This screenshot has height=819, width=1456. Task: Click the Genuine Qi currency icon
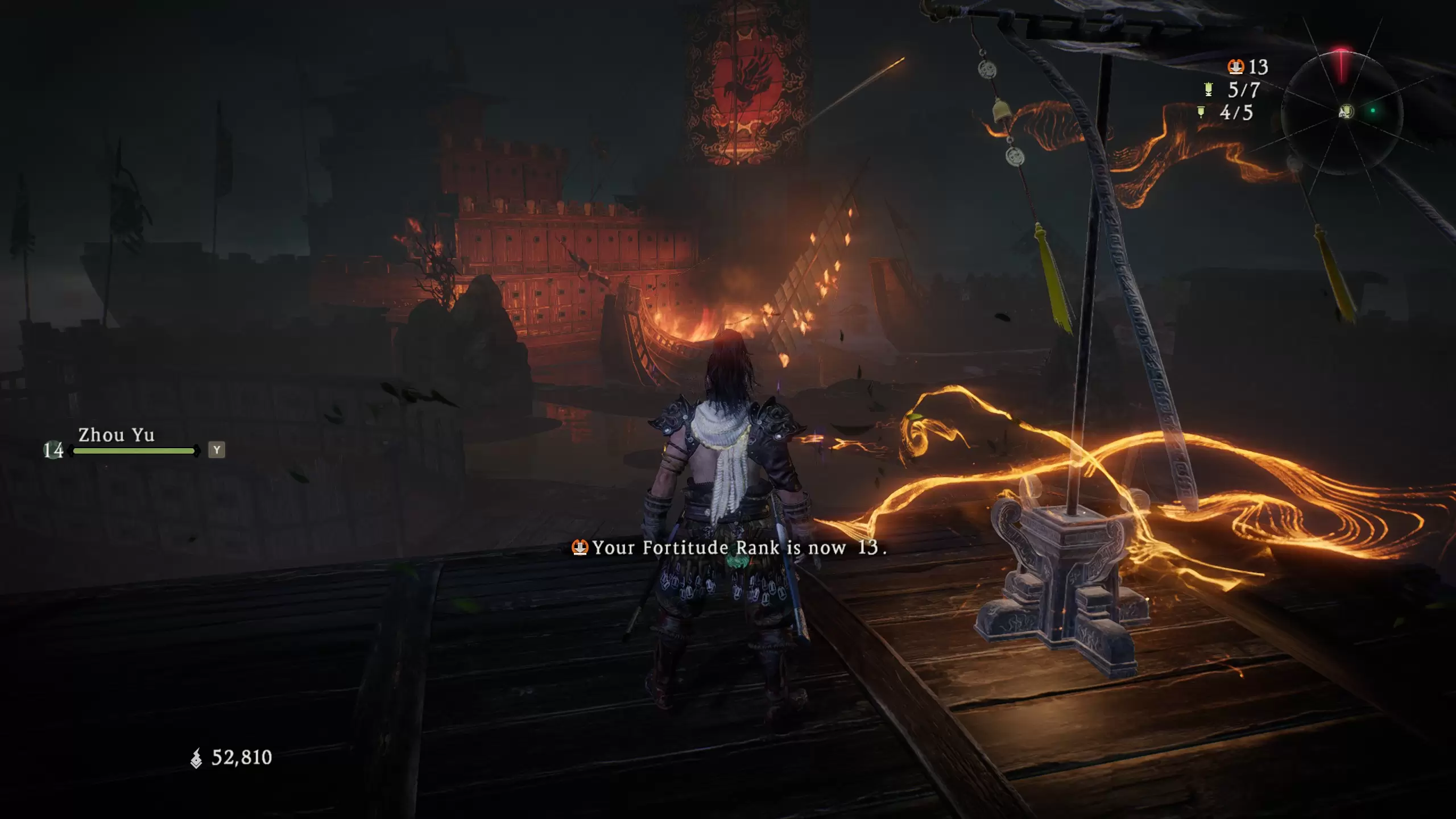[x=196, y=758]
